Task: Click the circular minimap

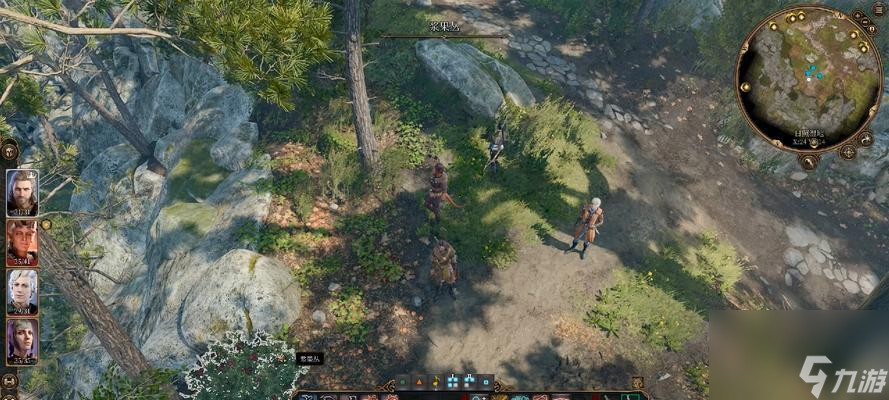Action: 808,78
